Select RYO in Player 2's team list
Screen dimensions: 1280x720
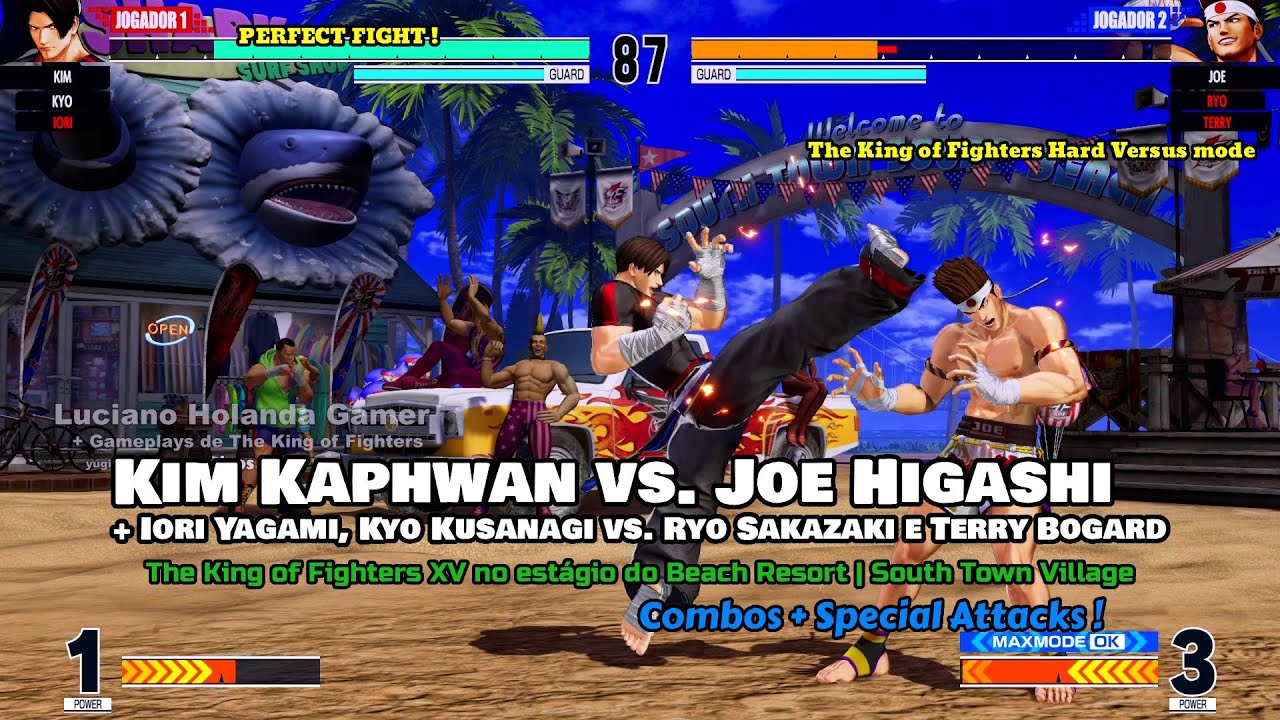point(1216,101)
